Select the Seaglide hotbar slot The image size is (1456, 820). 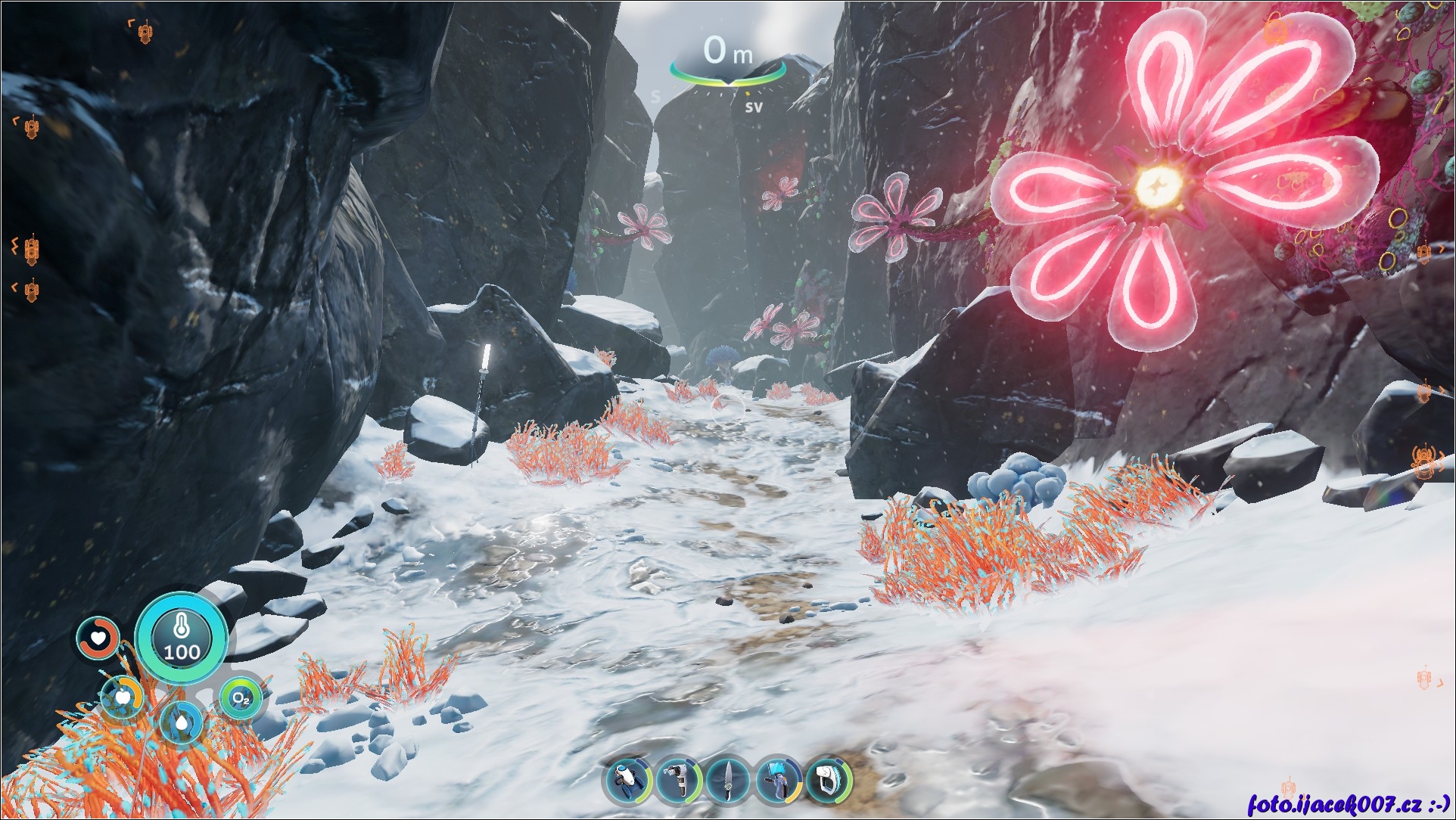tap(628, 781)
